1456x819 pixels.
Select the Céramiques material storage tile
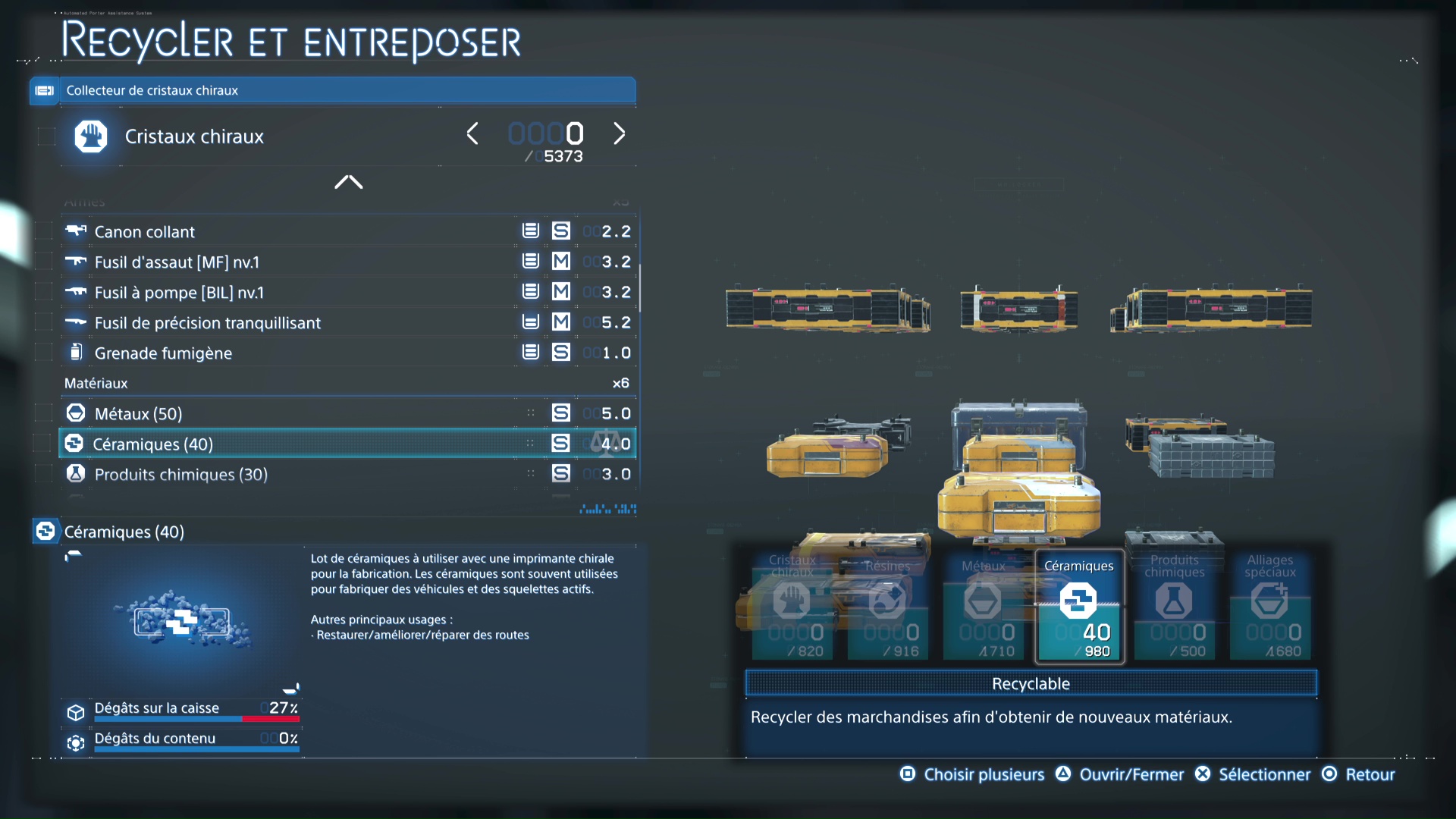coord(1079,606)
